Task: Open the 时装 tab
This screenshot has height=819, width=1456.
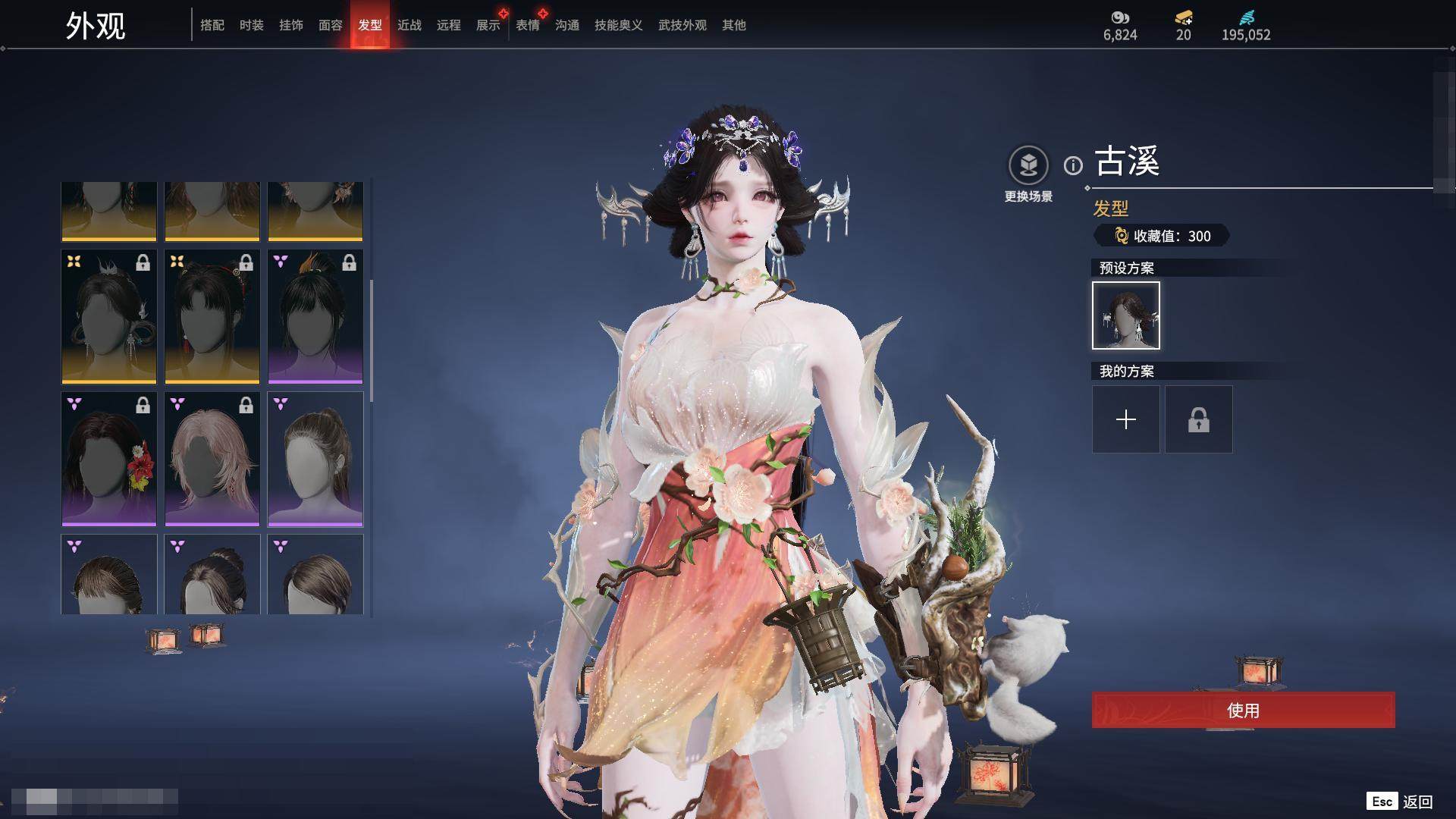Action: (x=252, y=25)
